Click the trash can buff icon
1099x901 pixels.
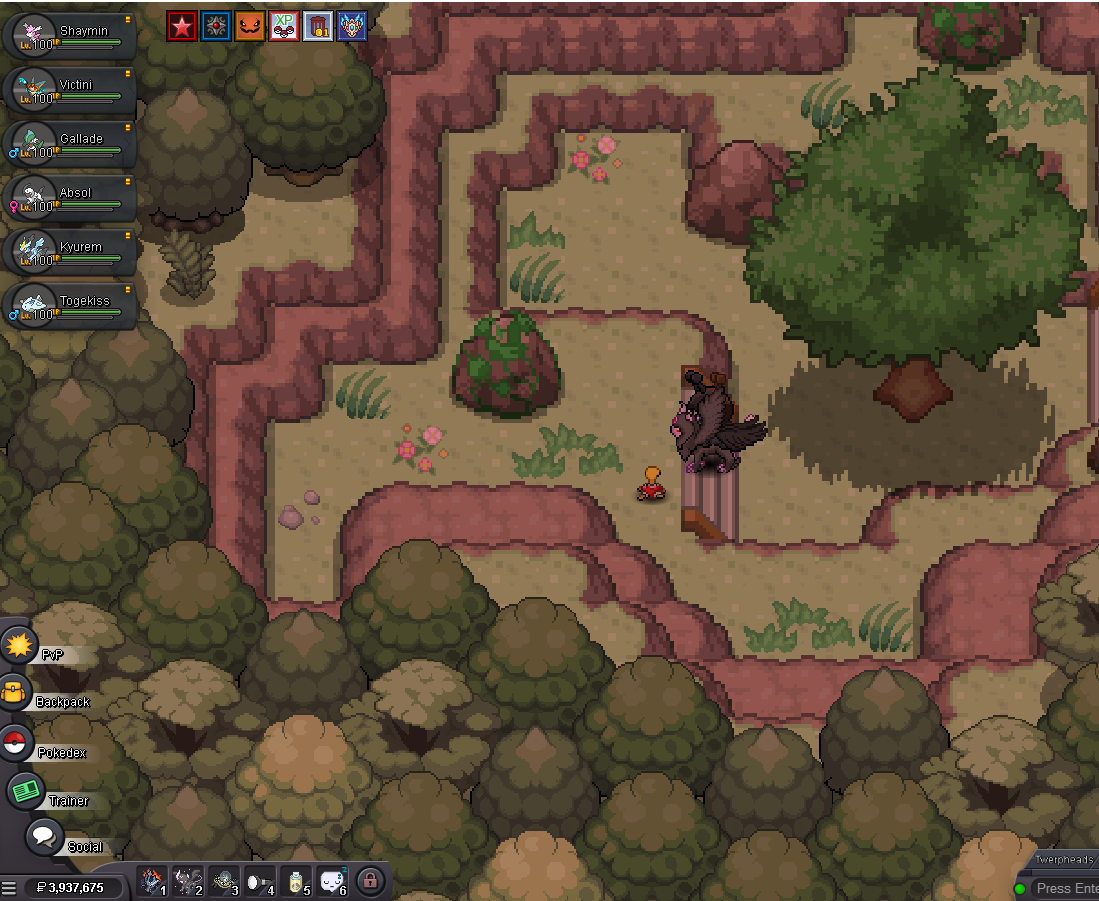click(x=318, y=26)
